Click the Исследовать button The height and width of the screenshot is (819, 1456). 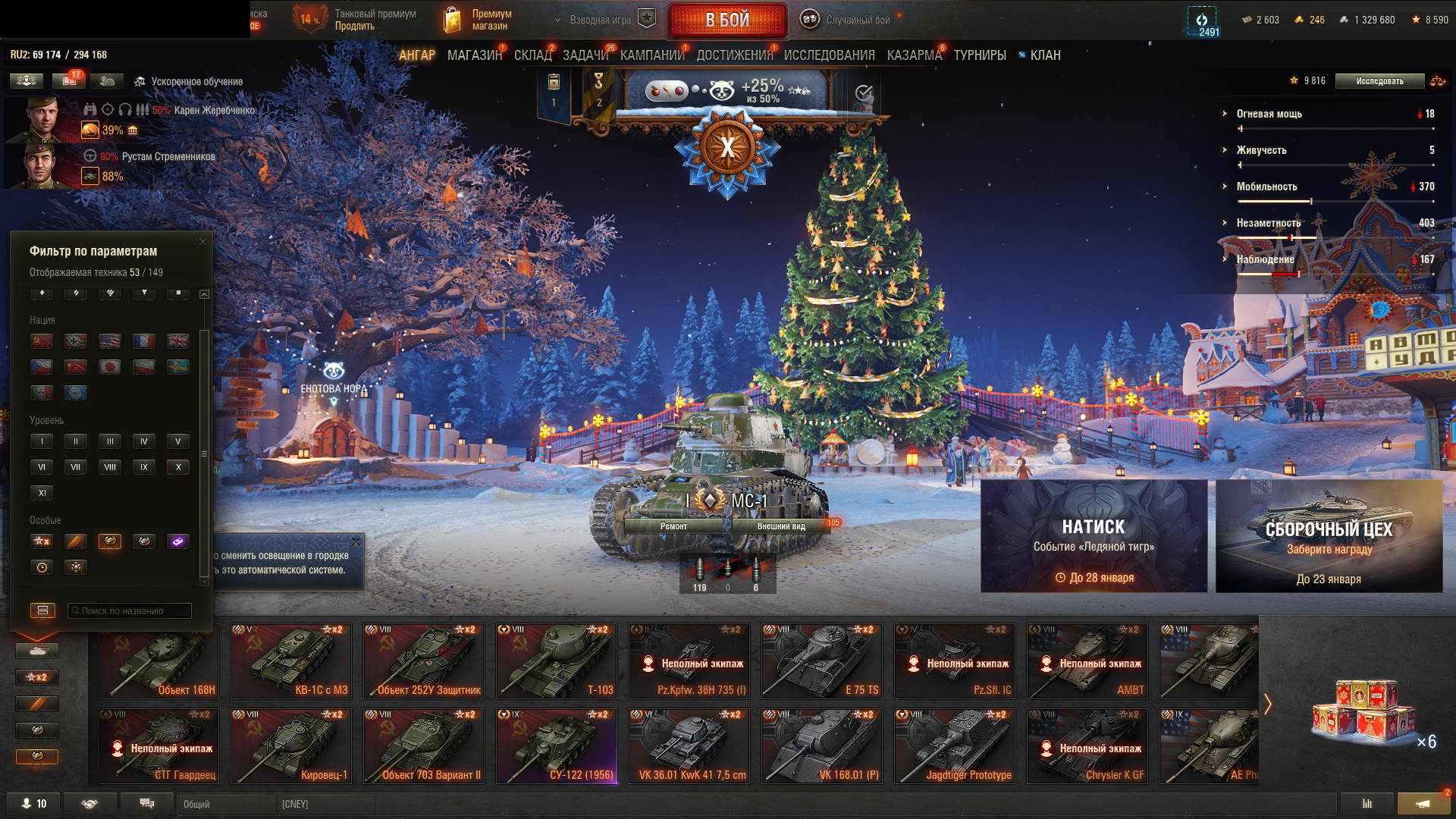(1379, 81)
